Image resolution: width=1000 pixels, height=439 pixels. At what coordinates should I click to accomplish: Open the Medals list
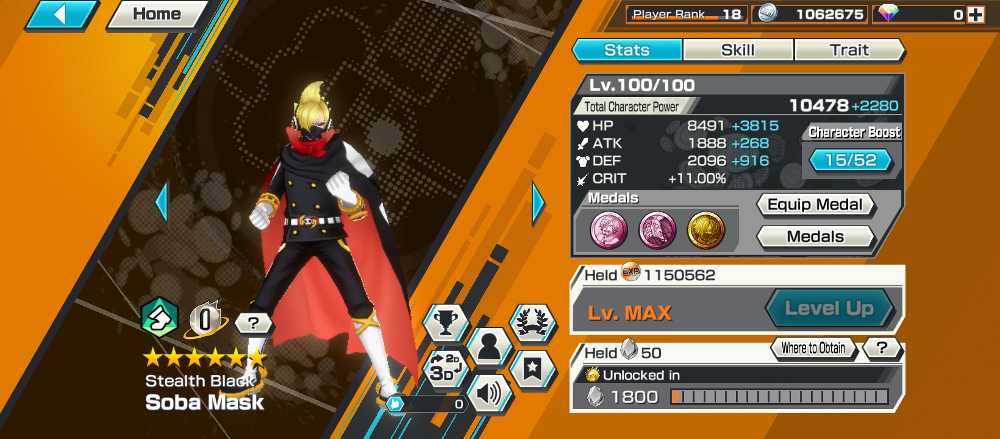815,237
